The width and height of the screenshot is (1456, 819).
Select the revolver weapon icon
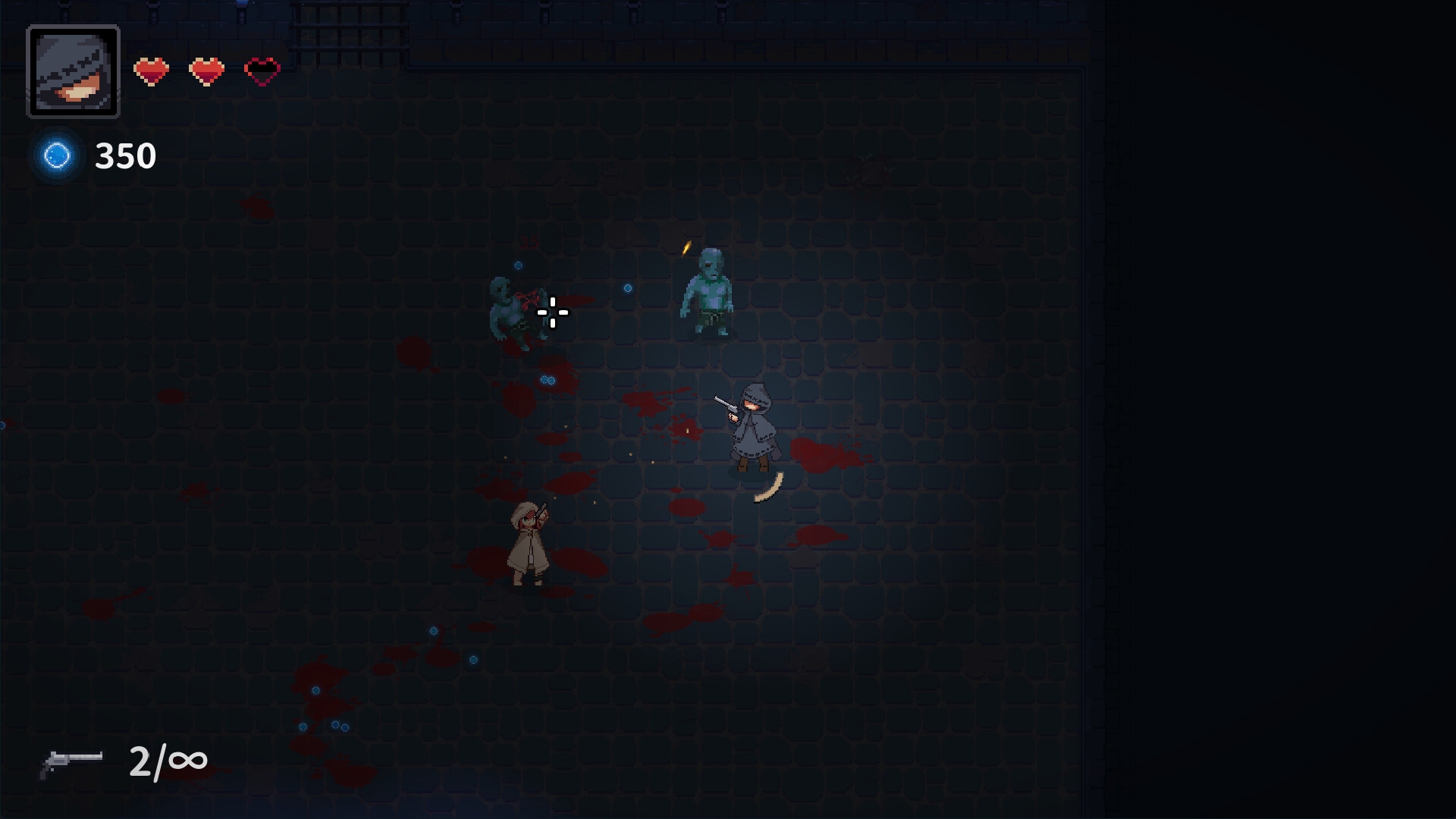coord(71,761)
